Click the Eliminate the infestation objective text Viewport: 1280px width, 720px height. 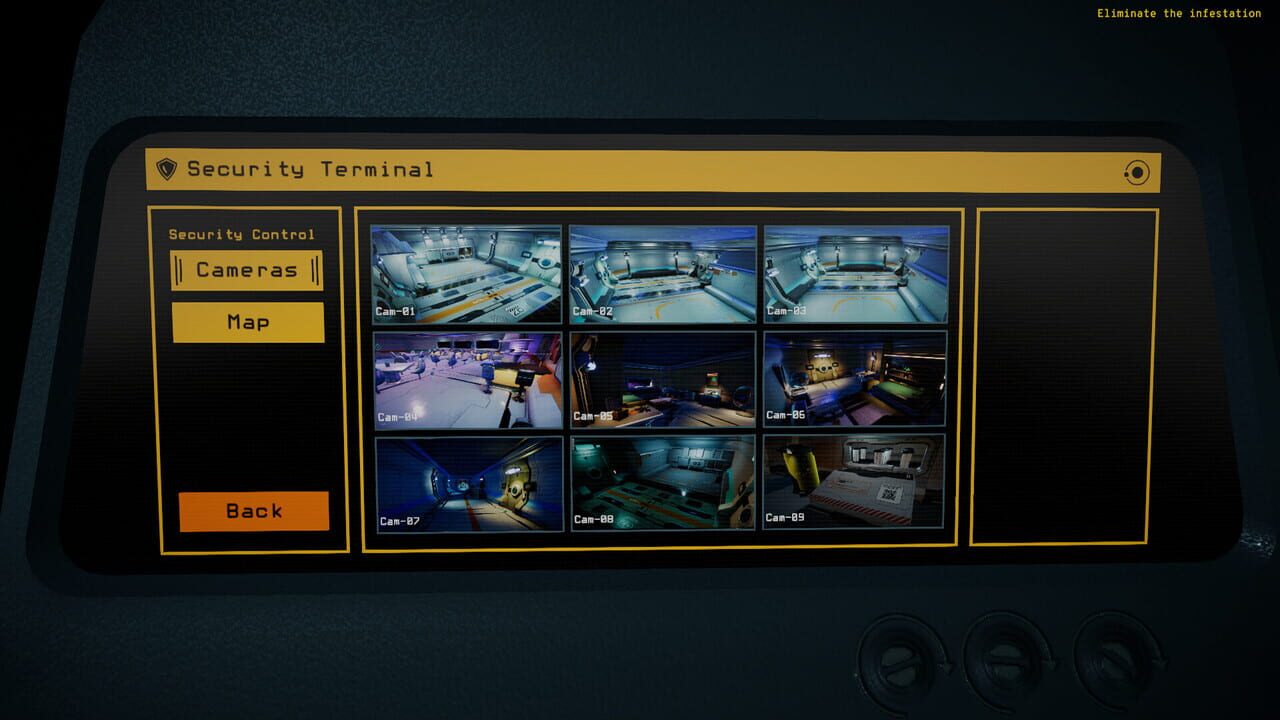coord(1178,13)
